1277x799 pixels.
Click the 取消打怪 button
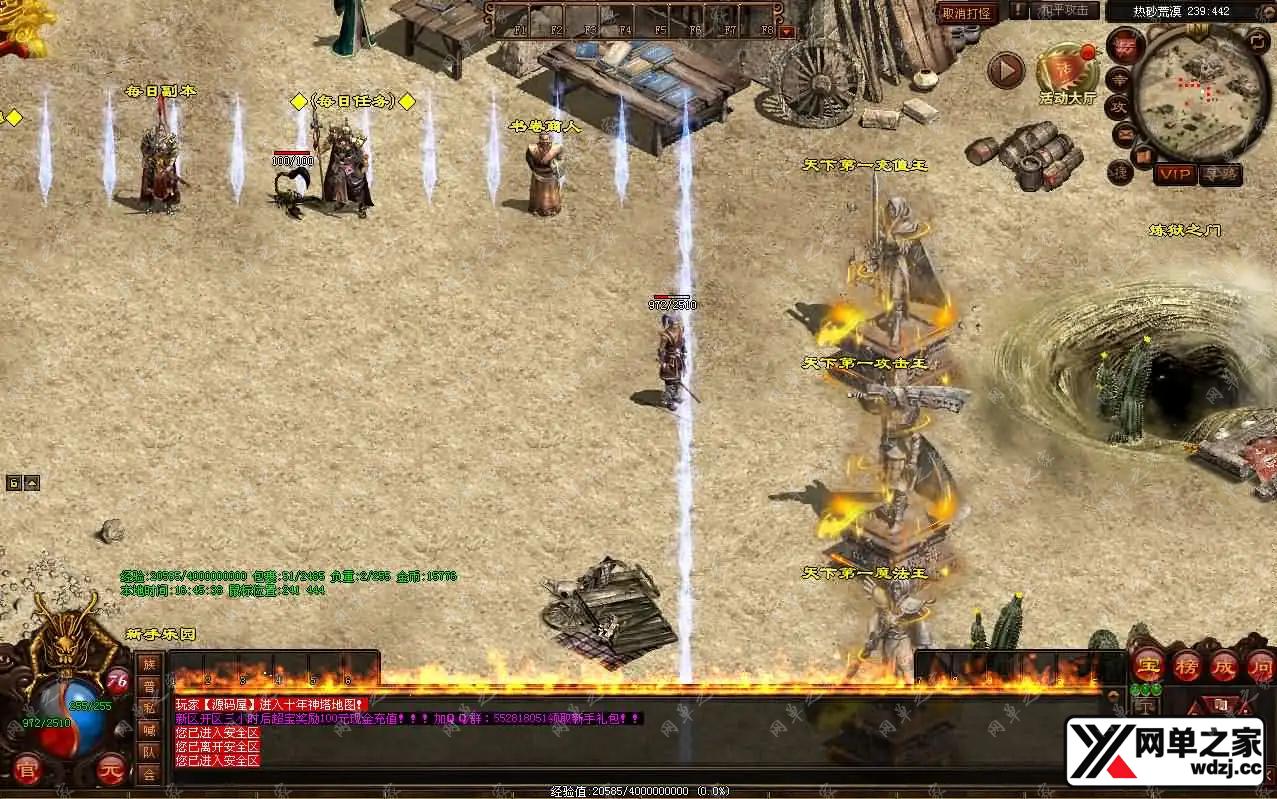967,13
